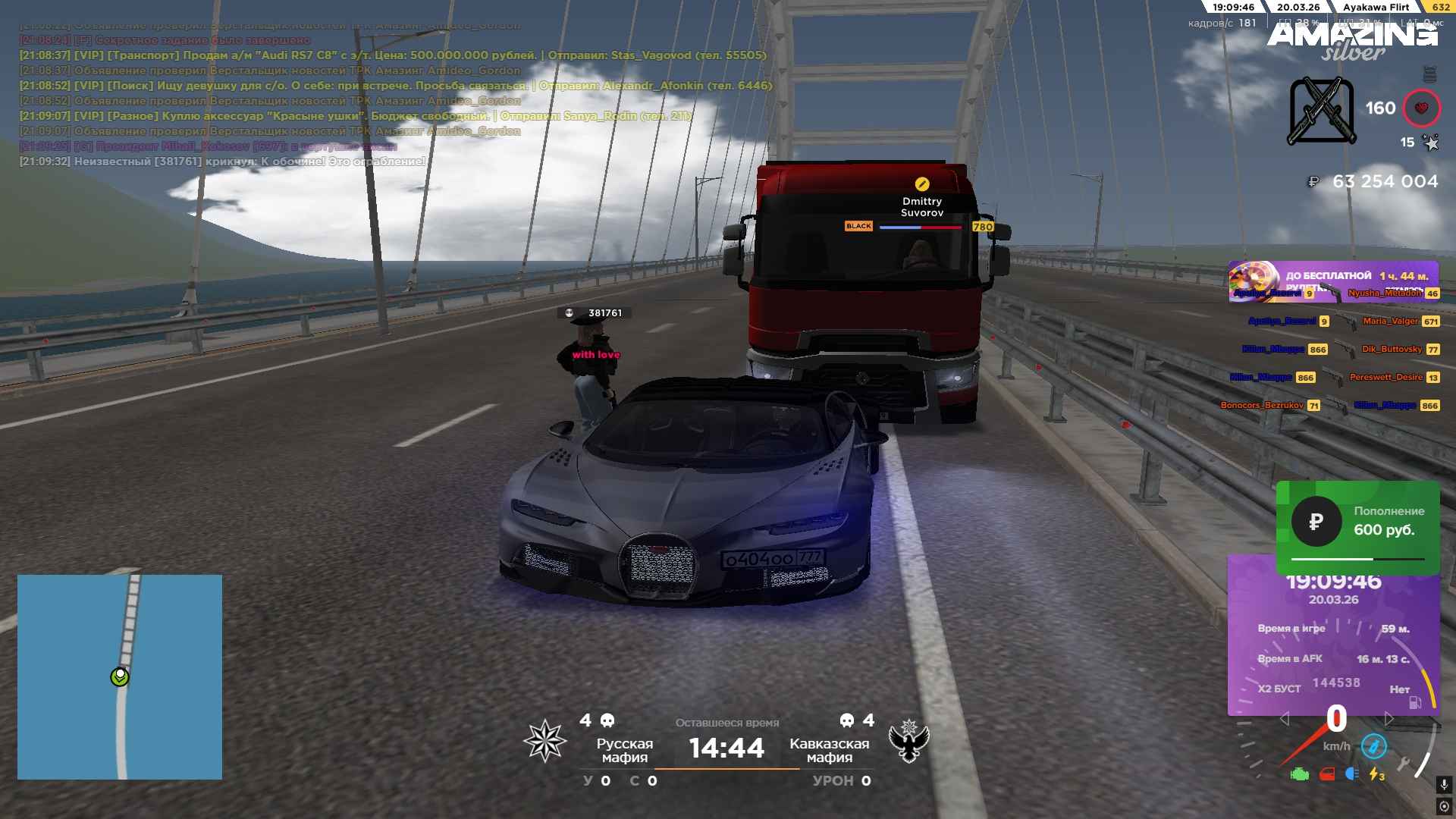Image resolution: width=1456 pixels, height=819 pixels.
Task: Click the yellow lightning bolt indicator
Action: [1376, 774]
